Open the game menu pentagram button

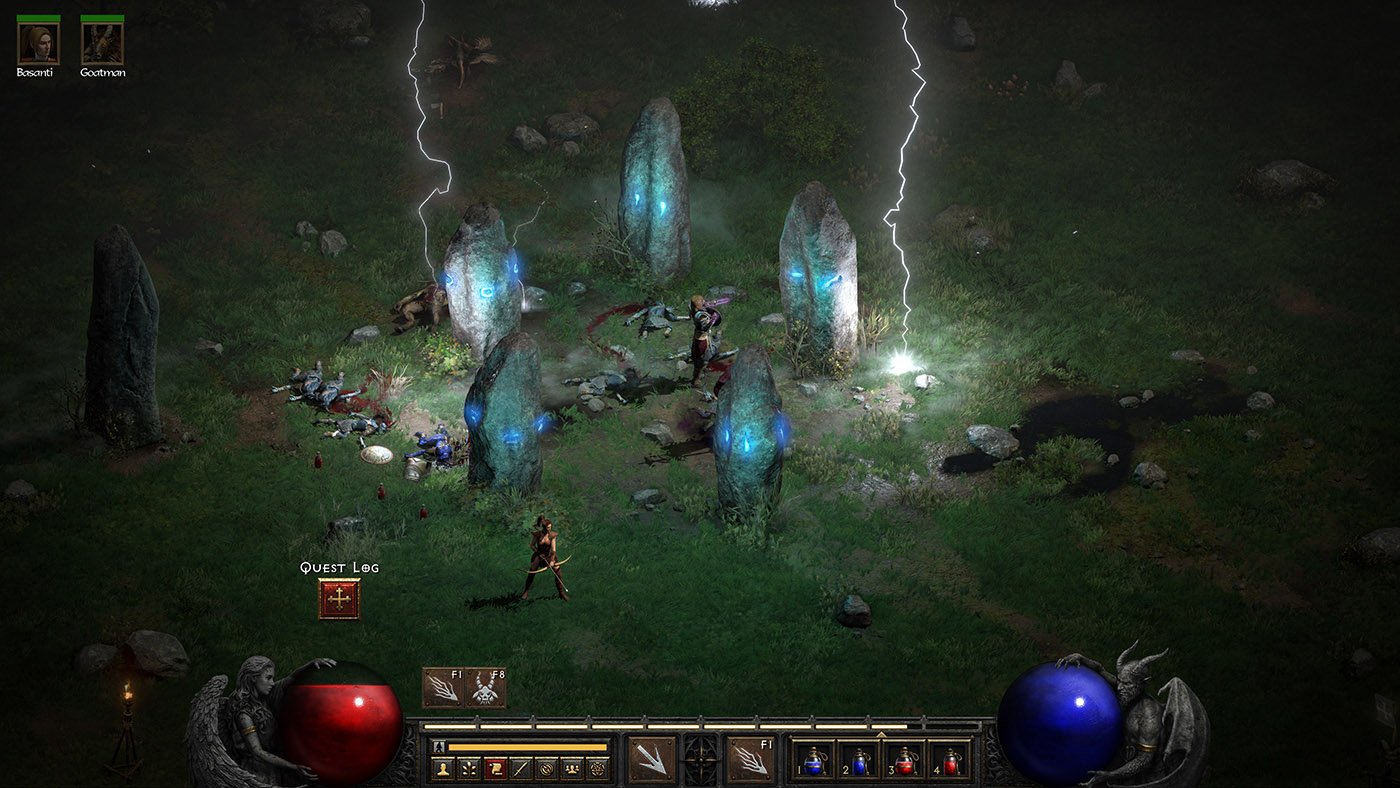(597, 768)
